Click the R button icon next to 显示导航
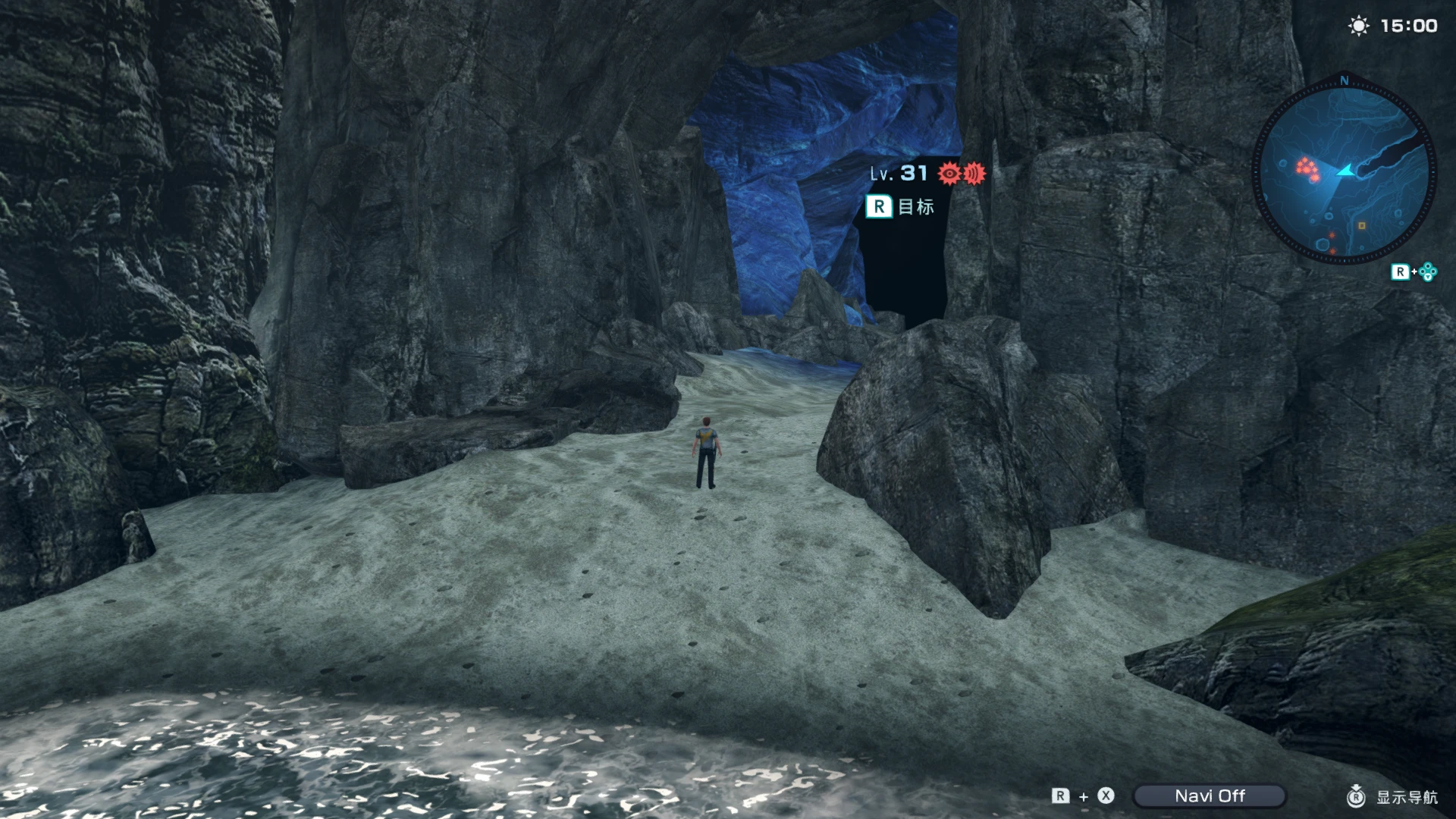1456x819 pixels. tap(1357, 797)
